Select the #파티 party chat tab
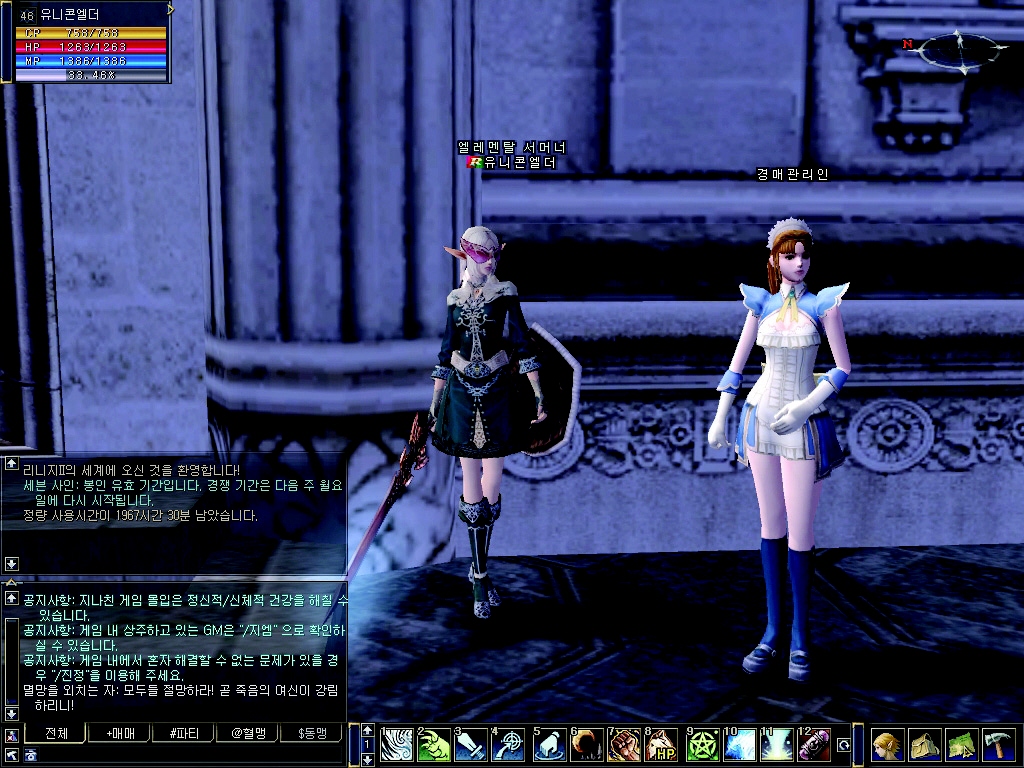 pos(184,733)
